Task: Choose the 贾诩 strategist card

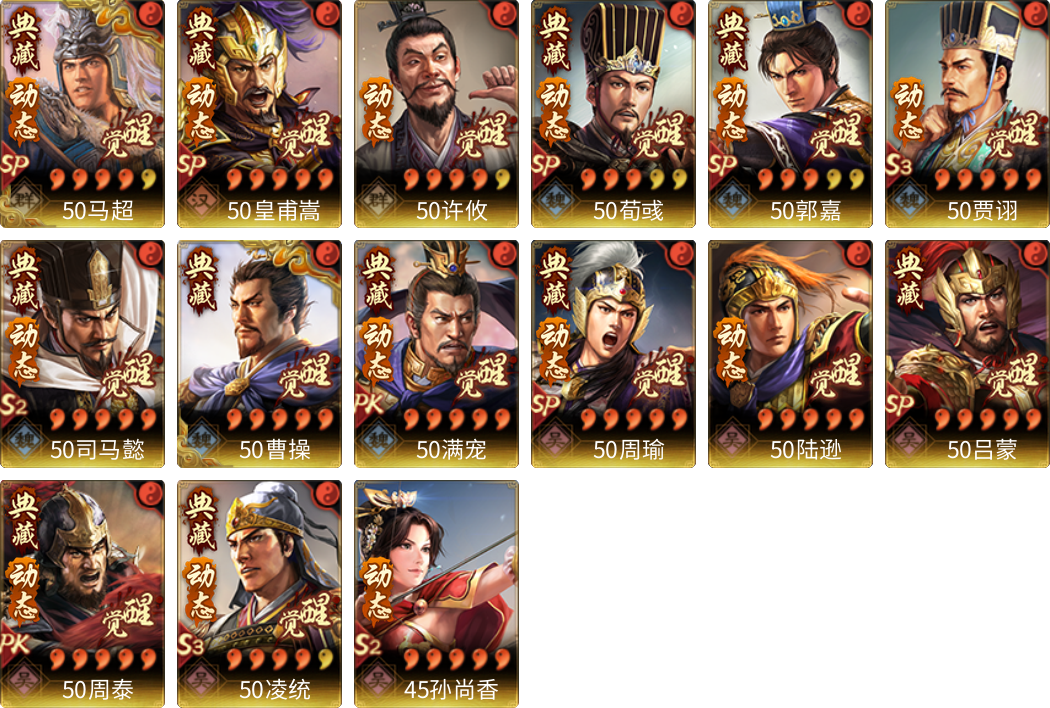Action: 967,114
